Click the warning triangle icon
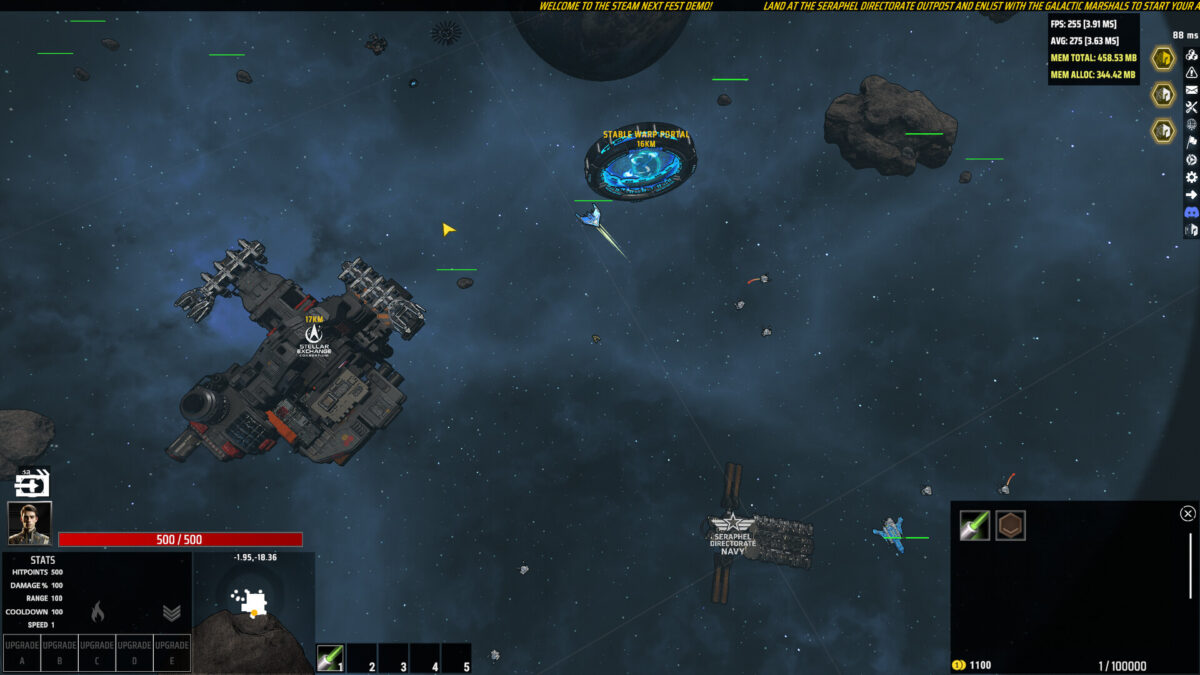 coord(1191,72)
